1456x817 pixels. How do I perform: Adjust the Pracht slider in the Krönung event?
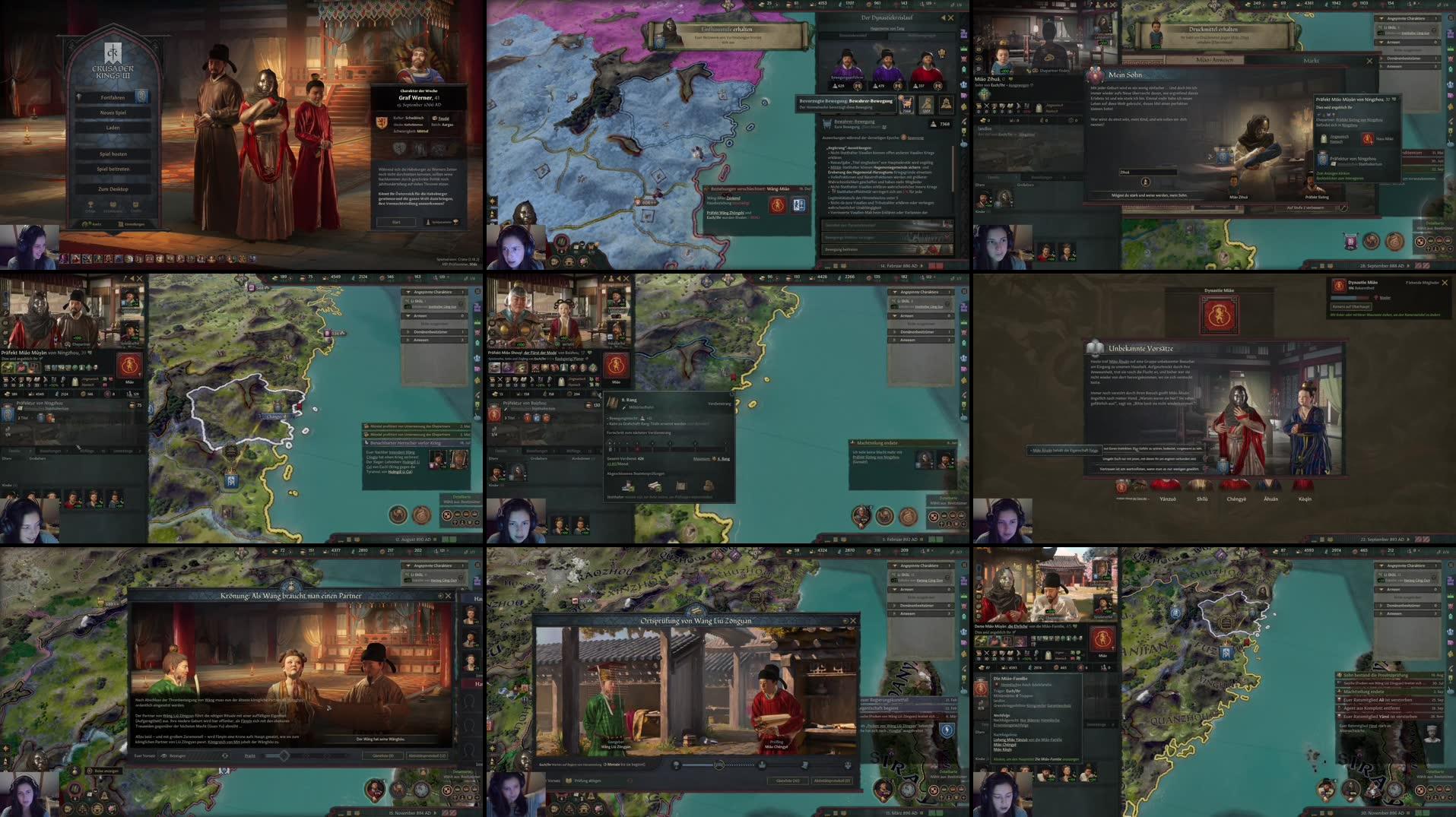(284, 755)
